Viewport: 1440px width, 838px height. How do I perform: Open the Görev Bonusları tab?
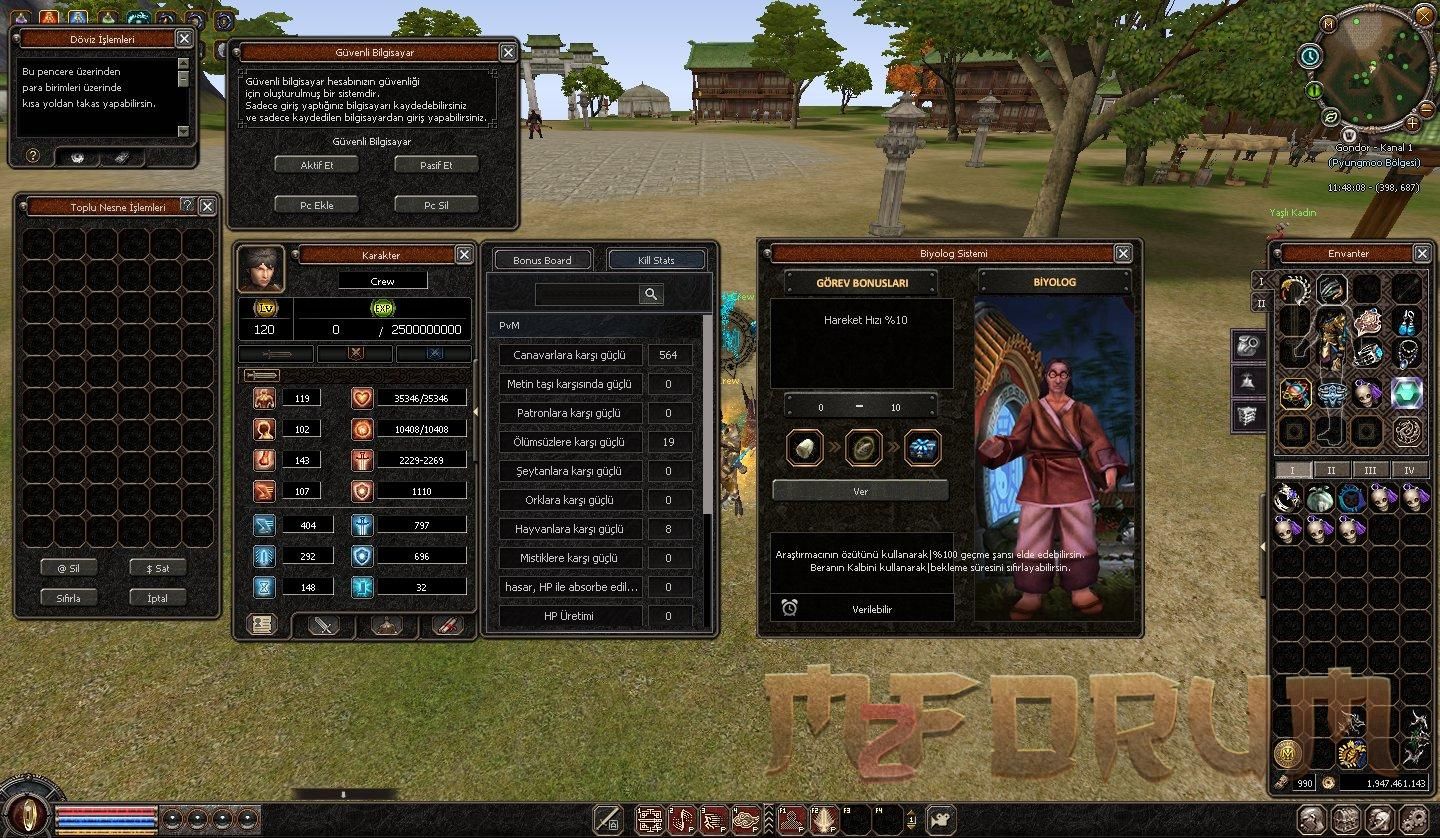(x=861, y=283)
